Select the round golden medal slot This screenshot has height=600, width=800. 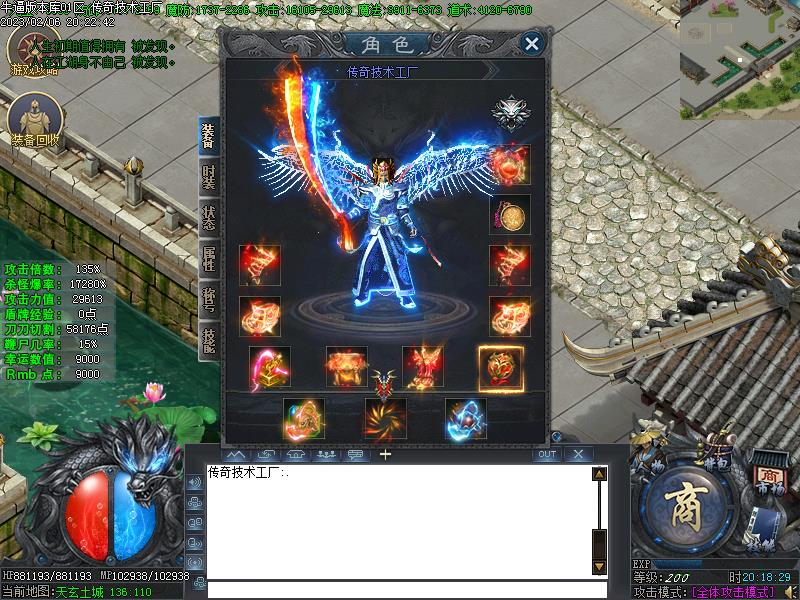(510, 214)
